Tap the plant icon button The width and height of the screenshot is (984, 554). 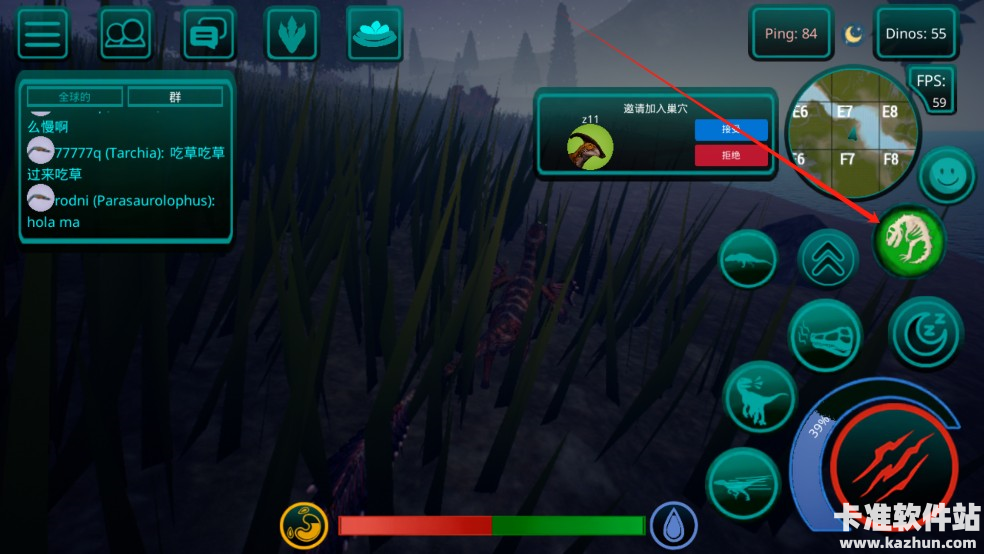[291, 34]
